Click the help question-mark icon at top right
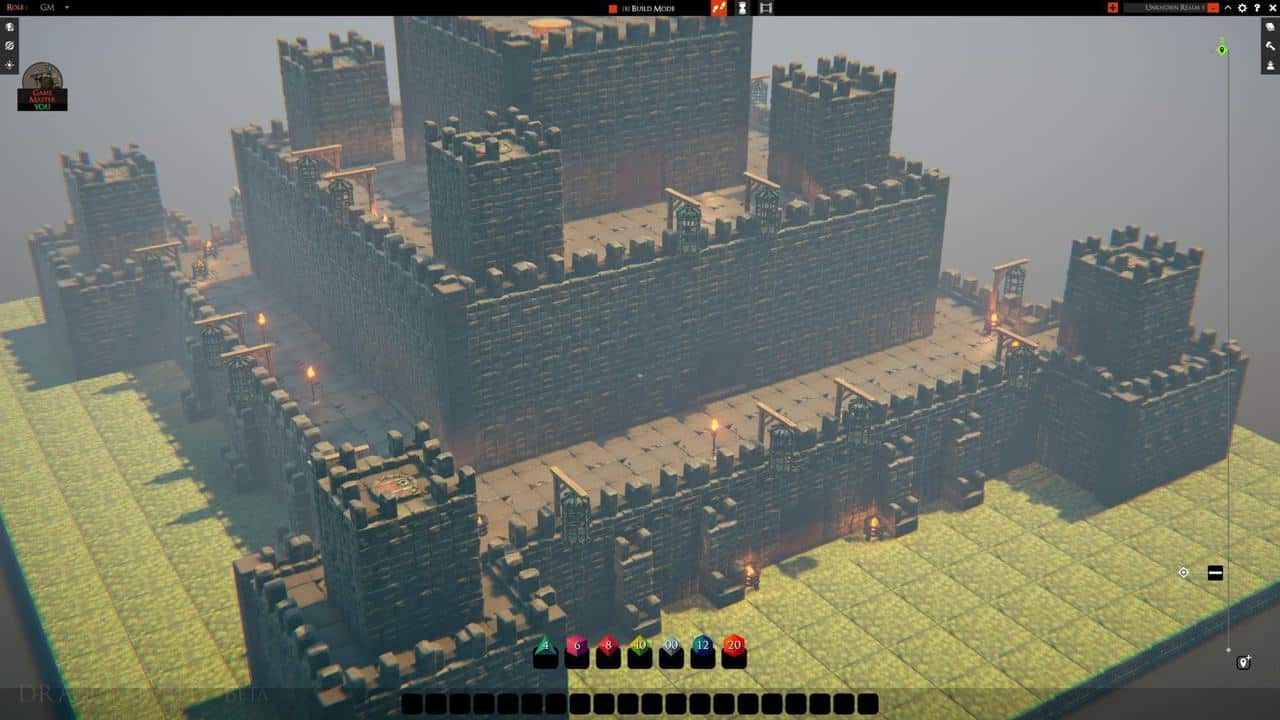The width and height of the screenshot is (1280, 720). pos(1258,8)
